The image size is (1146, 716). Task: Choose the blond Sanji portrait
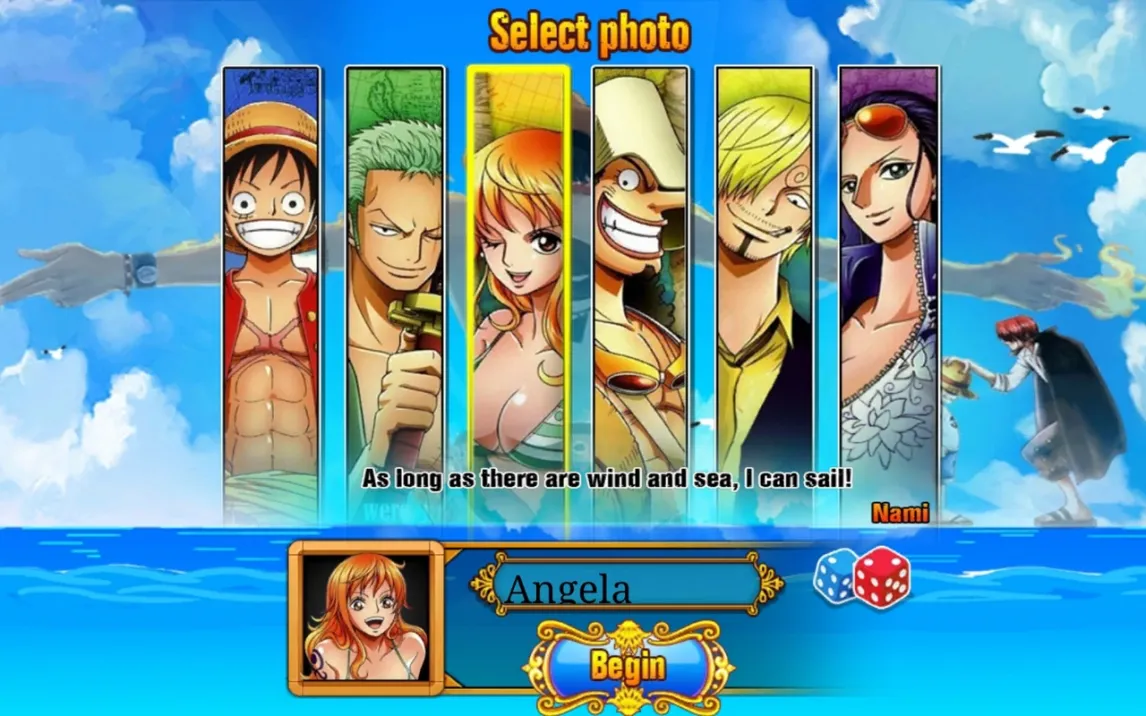pyautogui.click(x=765, y=290)
